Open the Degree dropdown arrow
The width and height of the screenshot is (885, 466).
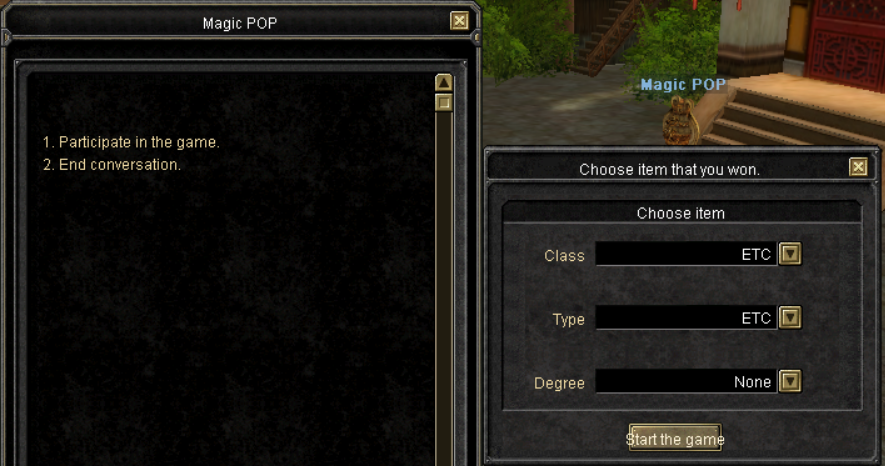coord(790,381)
